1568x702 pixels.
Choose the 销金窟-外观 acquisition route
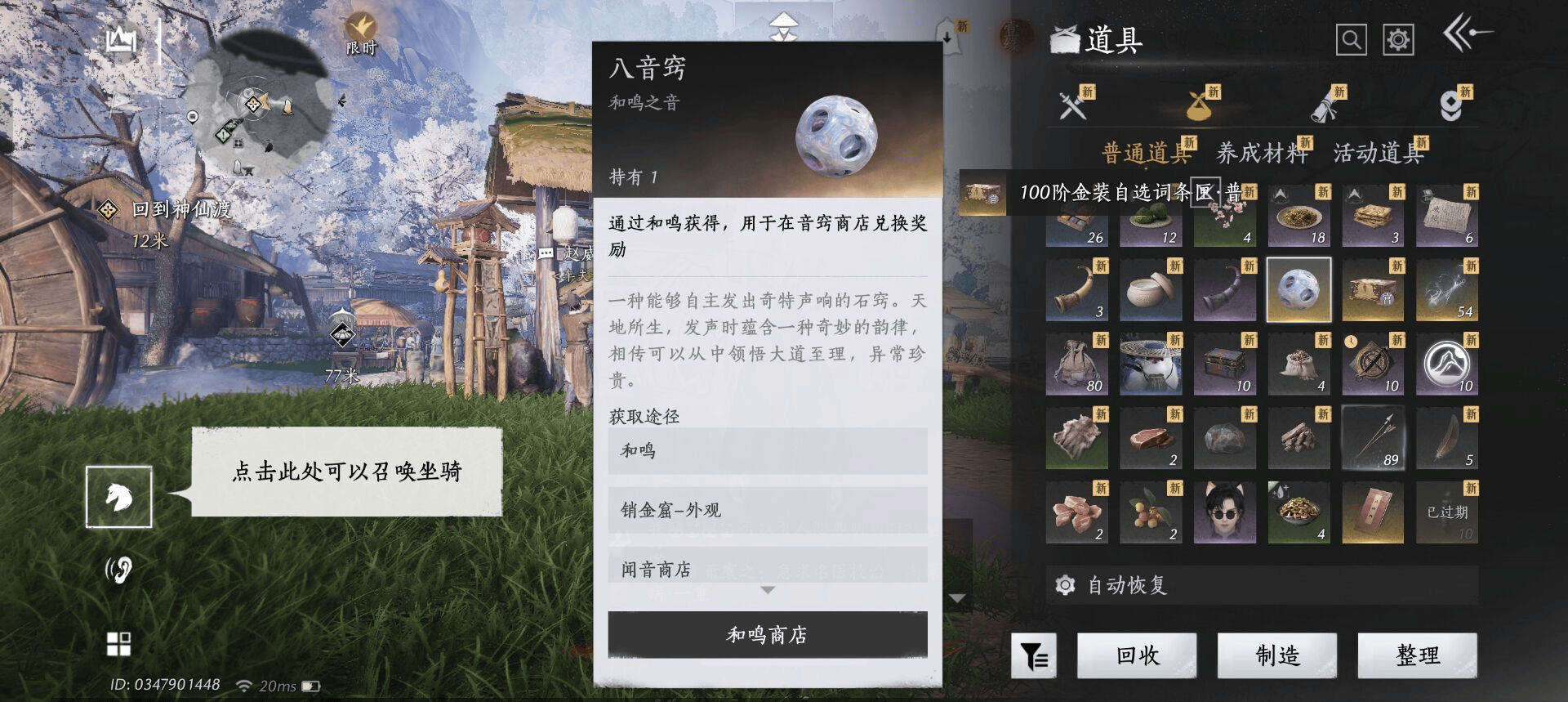pyautogui.click(x=767, y=510)
